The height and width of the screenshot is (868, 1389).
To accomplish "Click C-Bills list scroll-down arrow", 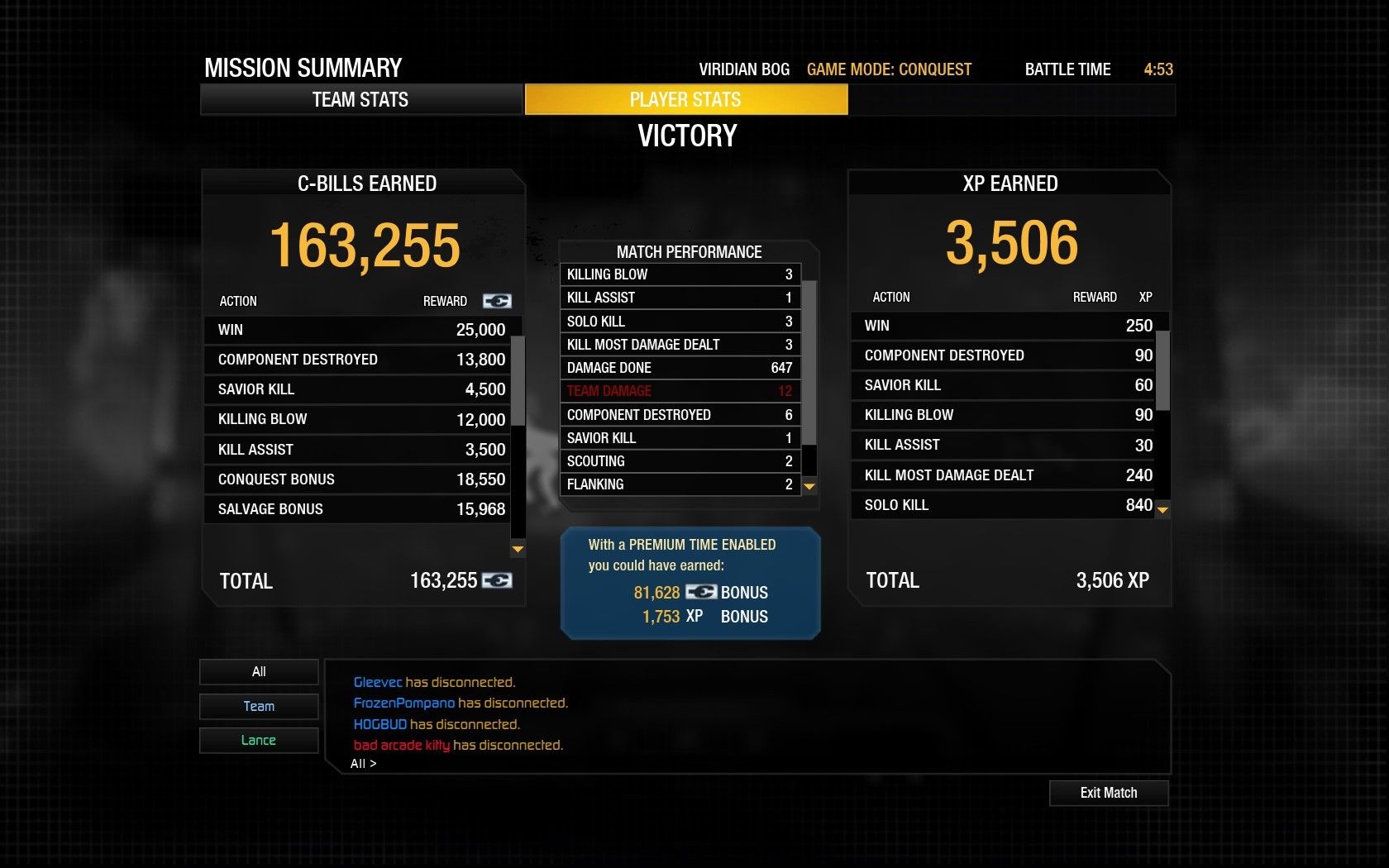I will [518, 549].
